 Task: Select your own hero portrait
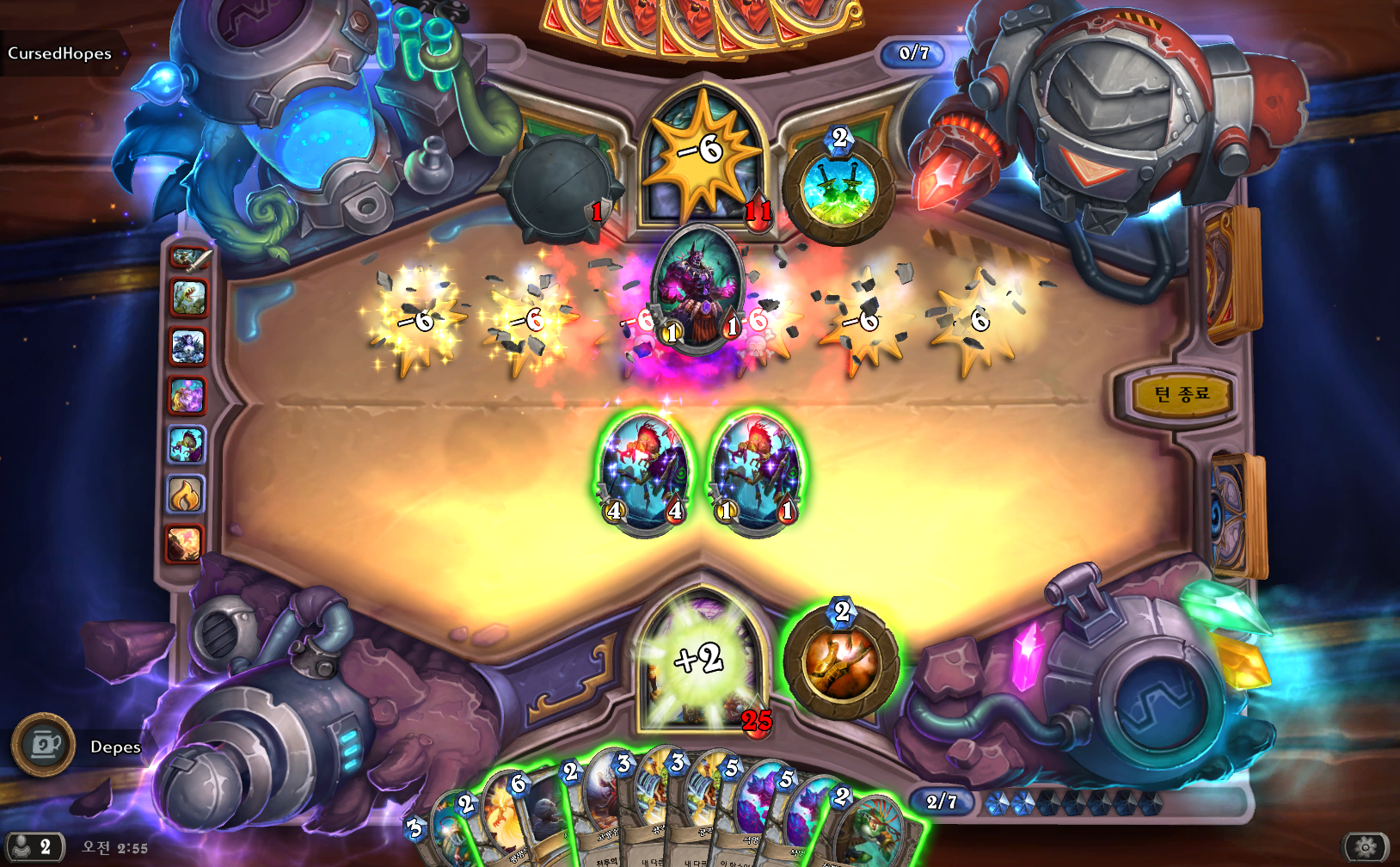click(x=702, y=662)
